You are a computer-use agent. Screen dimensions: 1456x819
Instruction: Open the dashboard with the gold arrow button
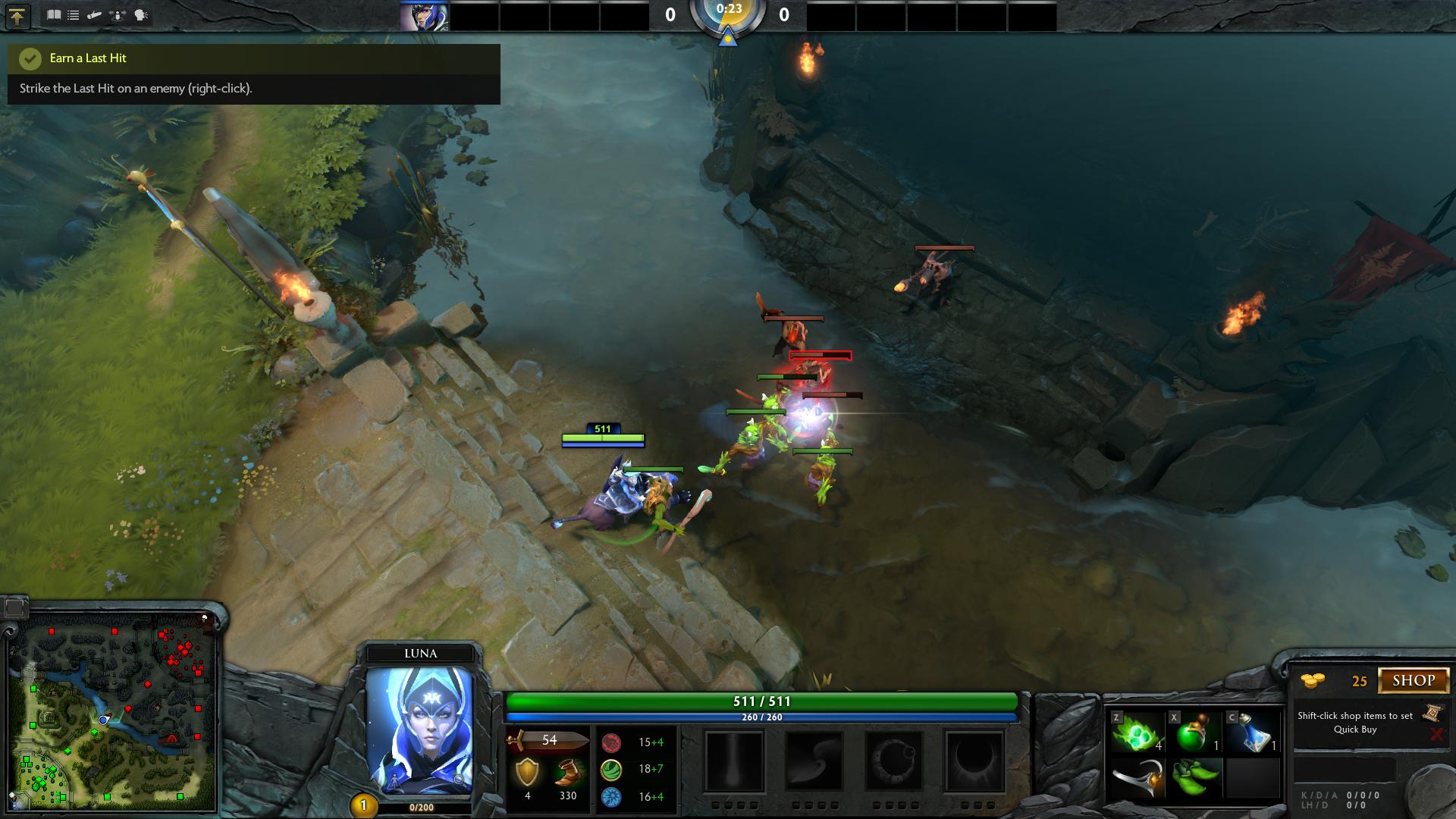click(17, 16)
